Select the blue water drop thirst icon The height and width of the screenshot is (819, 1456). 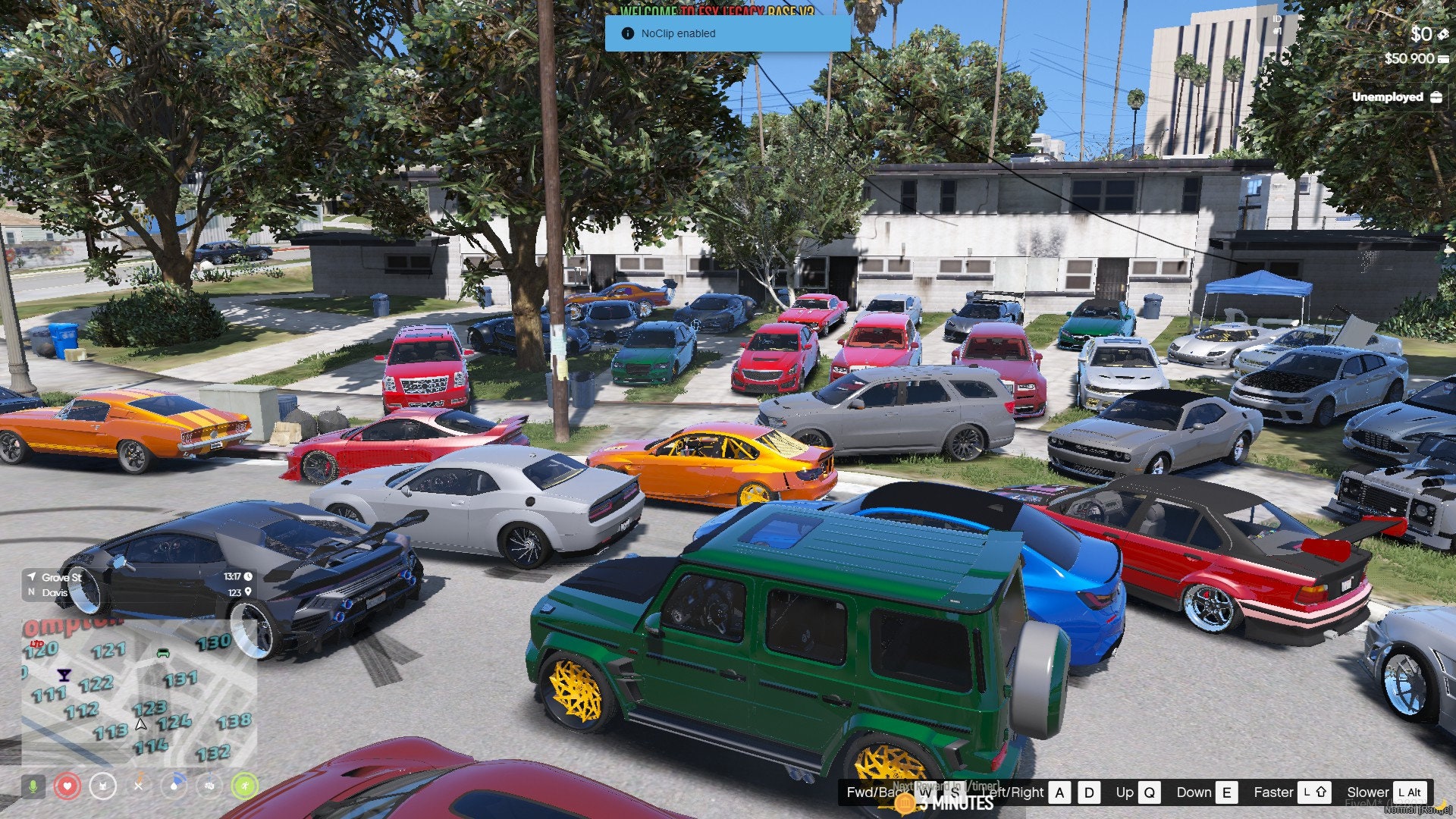[174, 786]
